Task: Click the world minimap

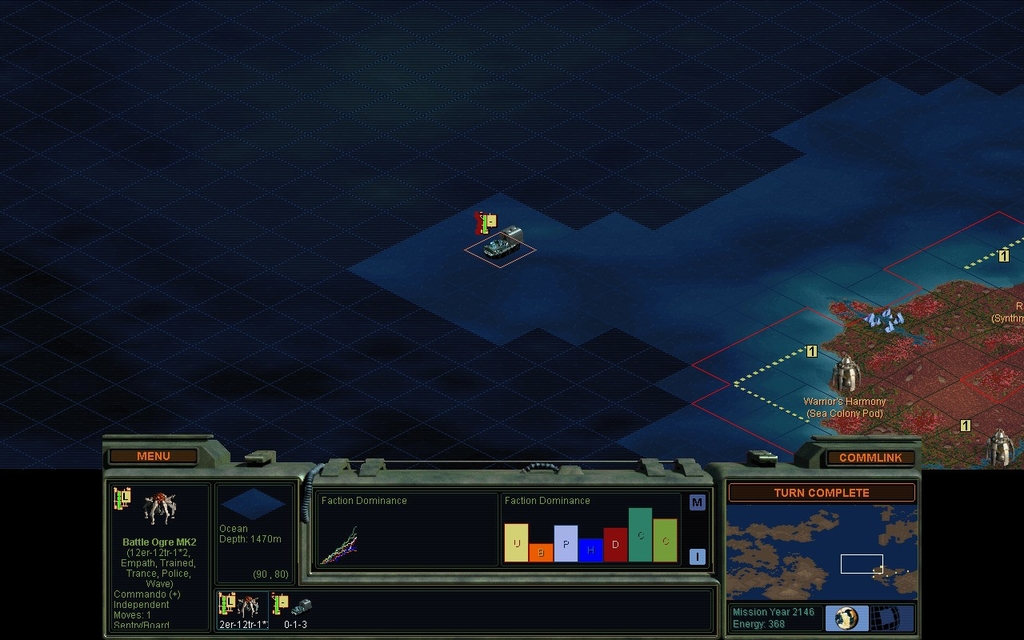Action: (x=821, y=551)
